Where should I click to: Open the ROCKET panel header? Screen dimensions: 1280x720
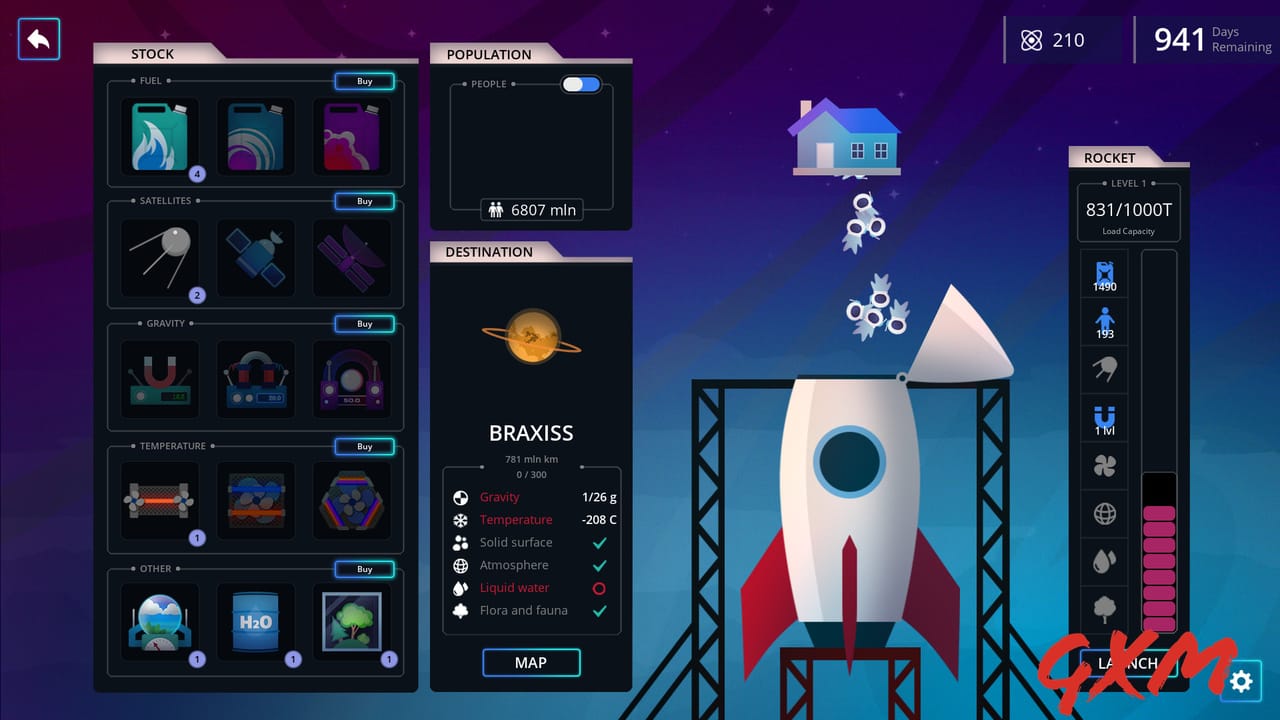coord(1109,157)
